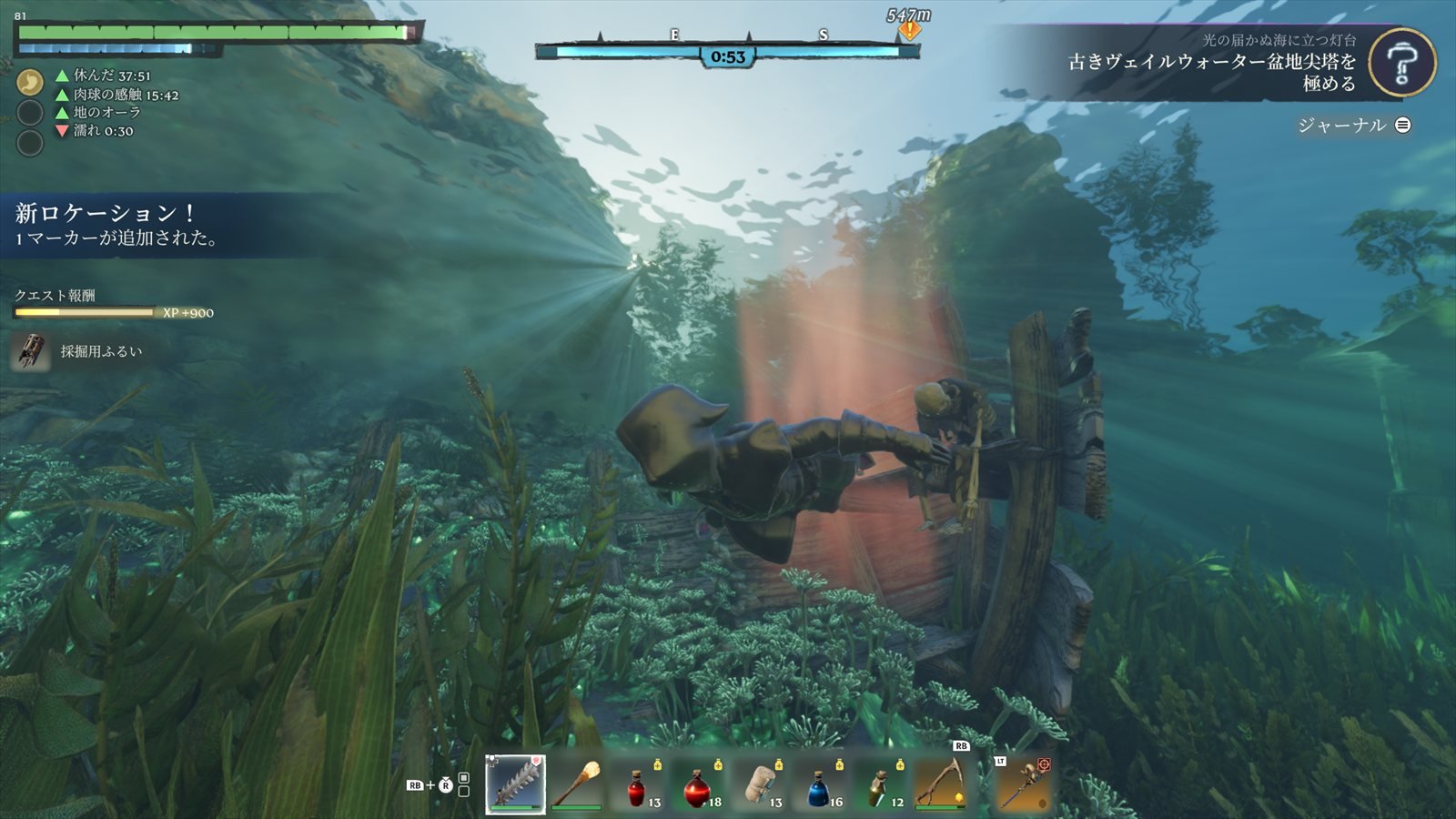Click the 採掘用ふるい quest reward icon
Image resolution: width=1456 pixels, height=819 pixels.
point(30,351)
